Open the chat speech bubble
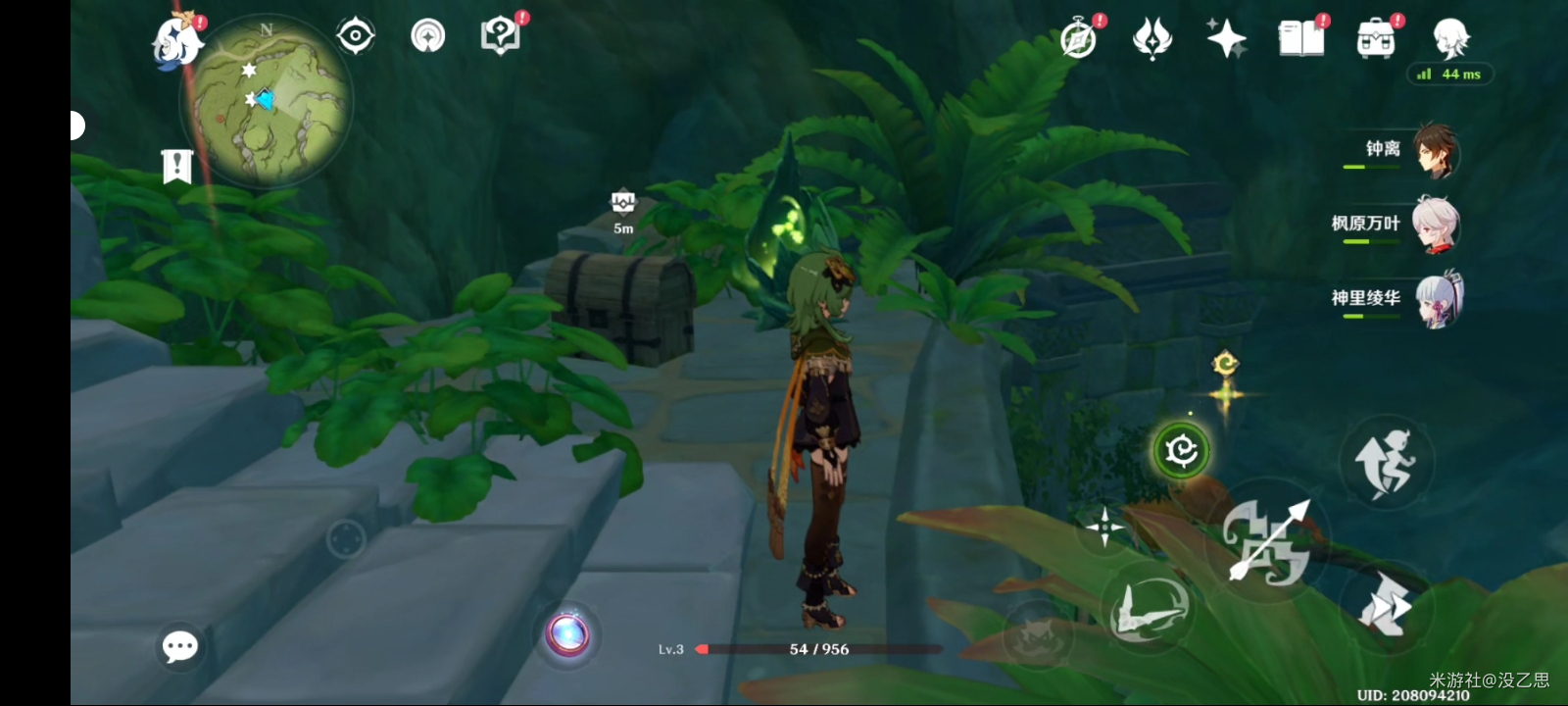This screenshot has width=1568, height=706. [179, 646]
